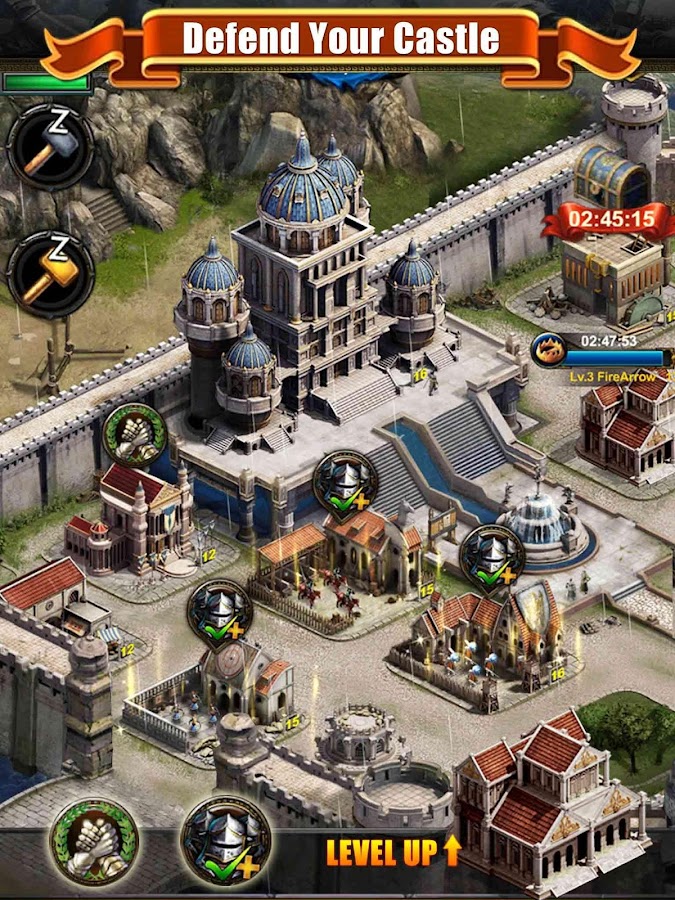Screen dimensions: 675x900
Task: Select the large helmet icon beside LEVEL UP
Action: click(226, 840)
